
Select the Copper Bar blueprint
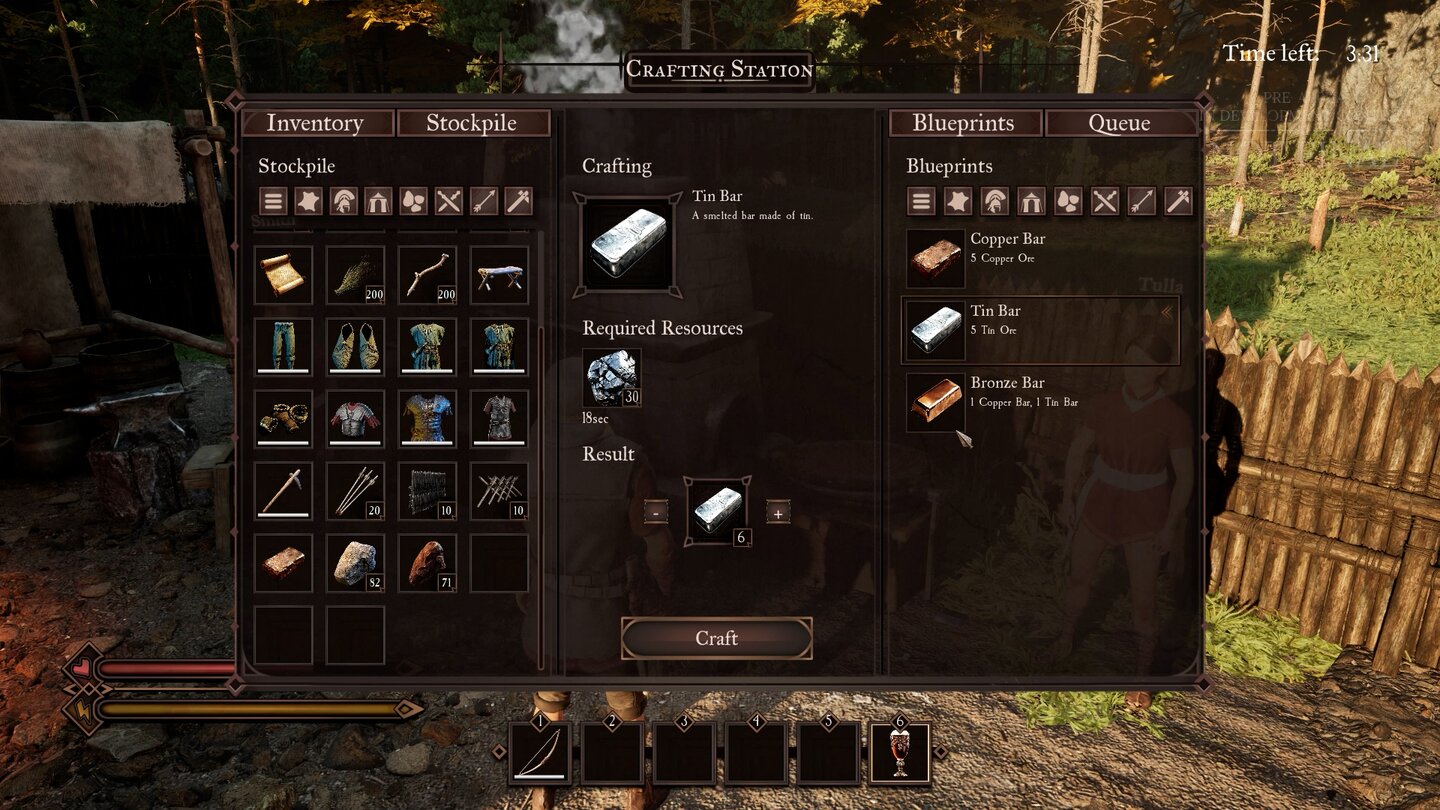click(x=1040, y=258)
